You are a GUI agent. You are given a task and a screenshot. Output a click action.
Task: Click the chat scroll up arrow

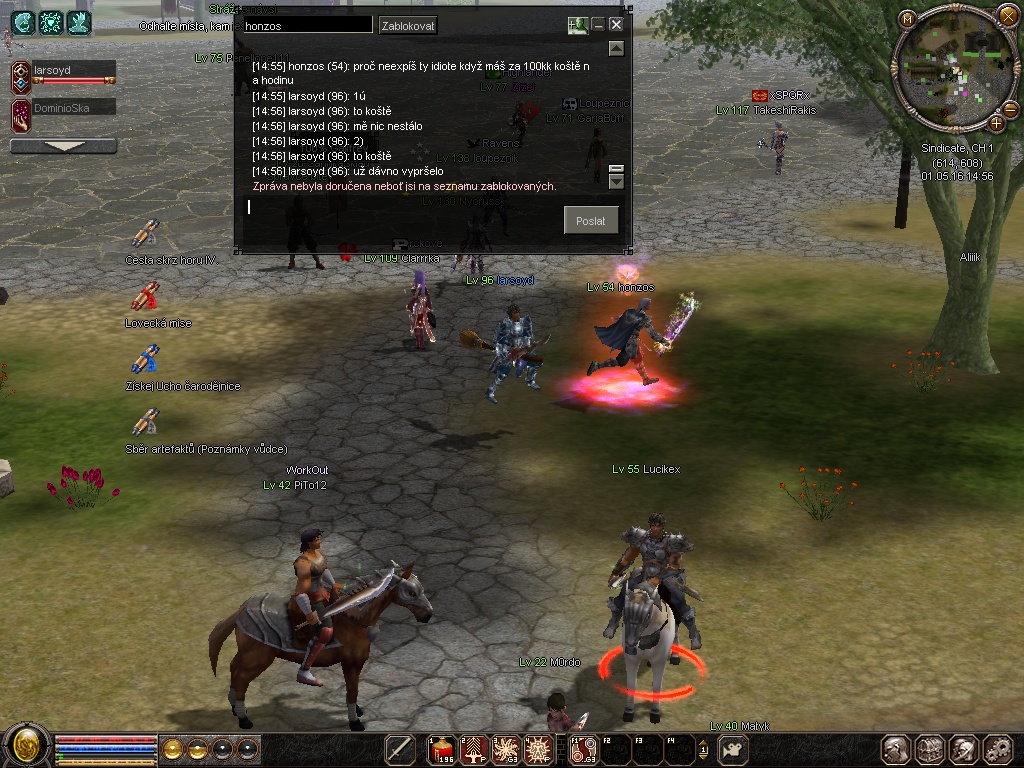tap(616, 48)
